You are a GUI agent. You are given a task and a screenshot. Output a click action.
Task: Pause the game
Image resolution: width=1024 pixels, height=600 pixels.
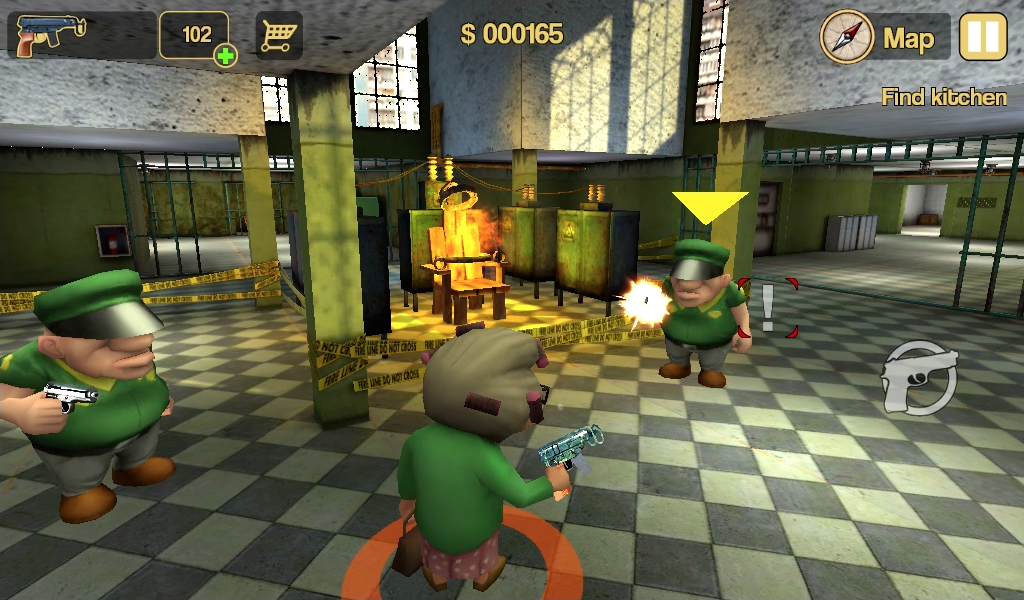982,37
